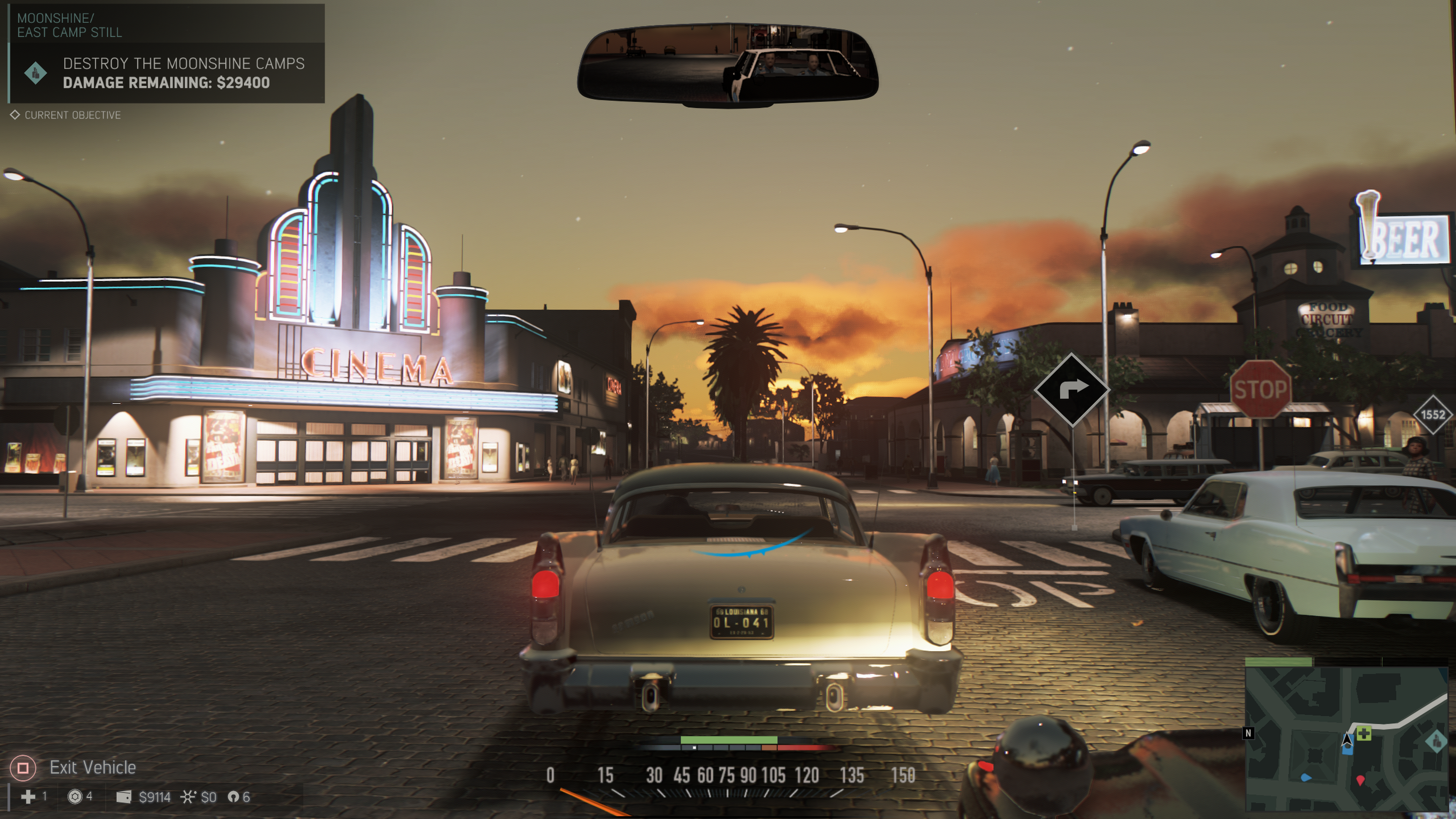Screen dimensions: 1456x819
Task: Click the 1552 distance waypoint marker
Action: (1433, 415)
